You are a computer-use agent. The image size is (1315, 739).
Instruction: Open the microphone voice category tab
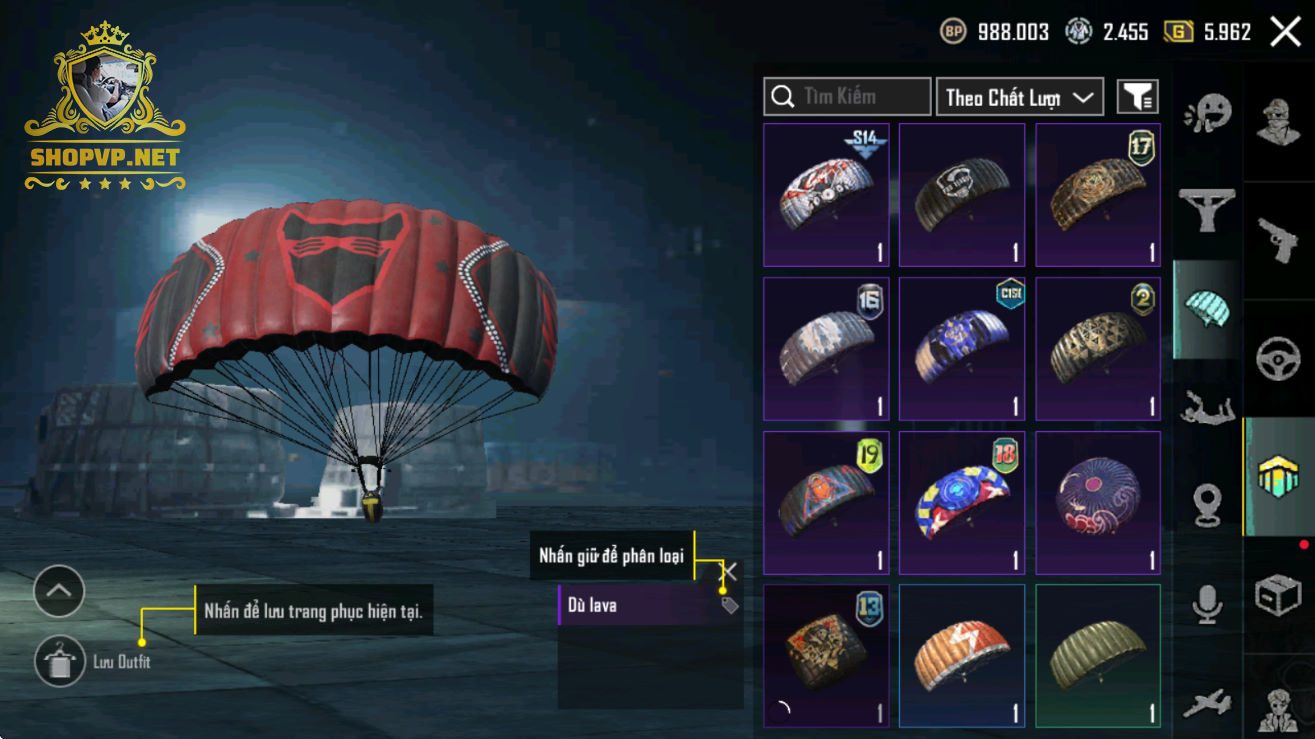pyautogui.click(x=1208, y=603)
